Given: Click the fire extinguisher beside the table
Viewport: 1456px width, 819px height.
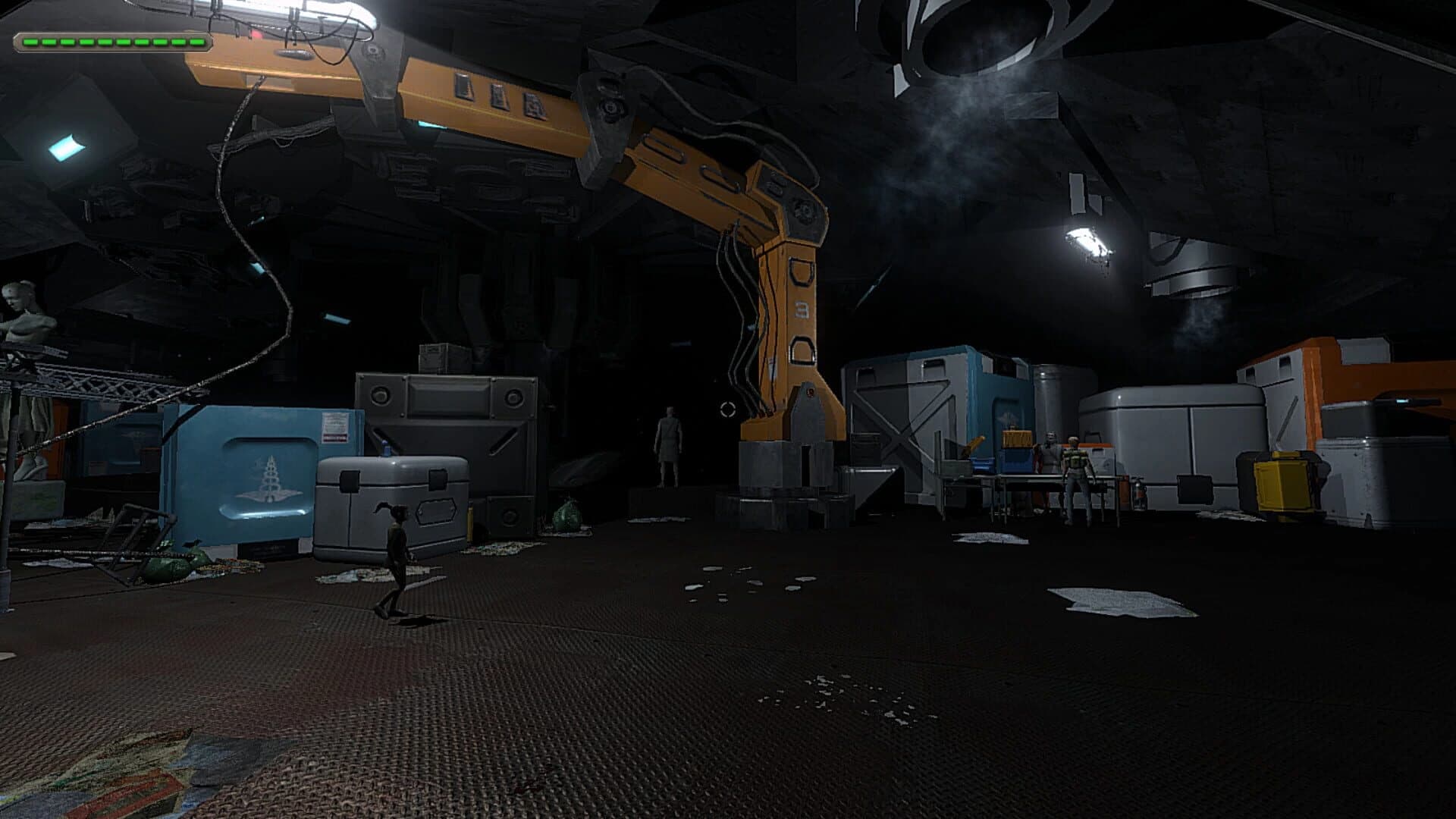Looking at the screenshot, I should [1138, 494].
